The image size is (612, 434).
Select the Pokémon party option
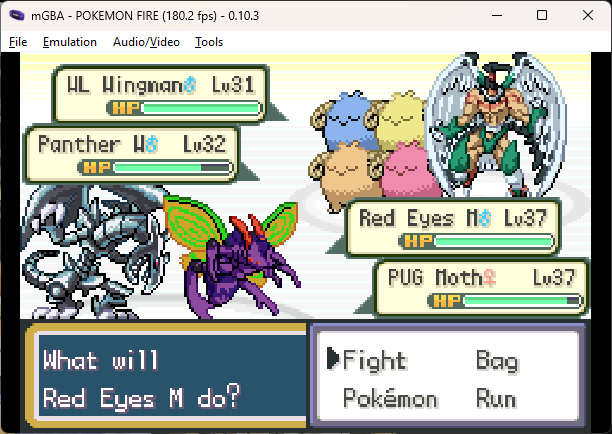pos(390,399)
